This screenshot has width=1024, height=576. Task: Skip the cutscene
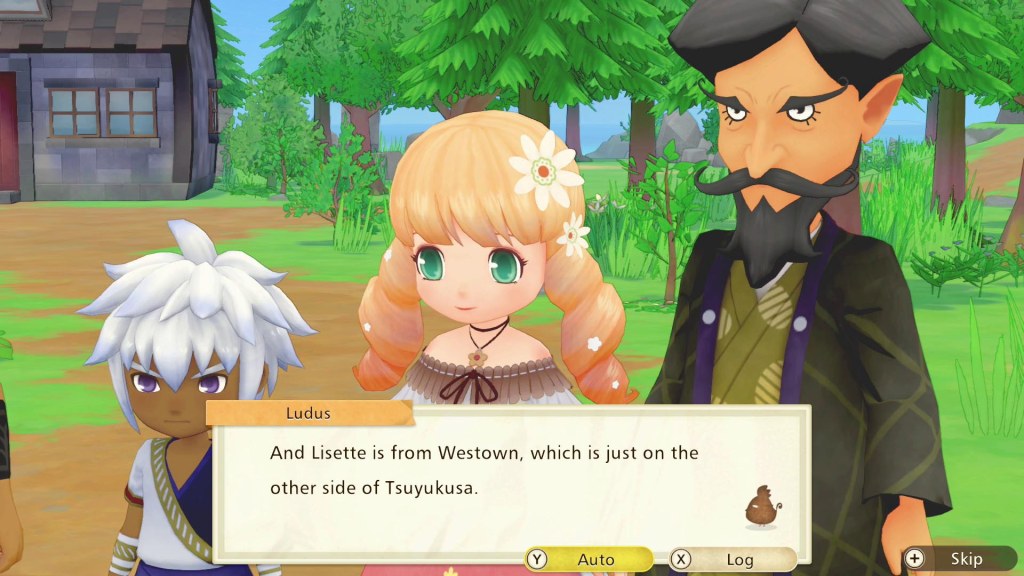tap(958, 559)
